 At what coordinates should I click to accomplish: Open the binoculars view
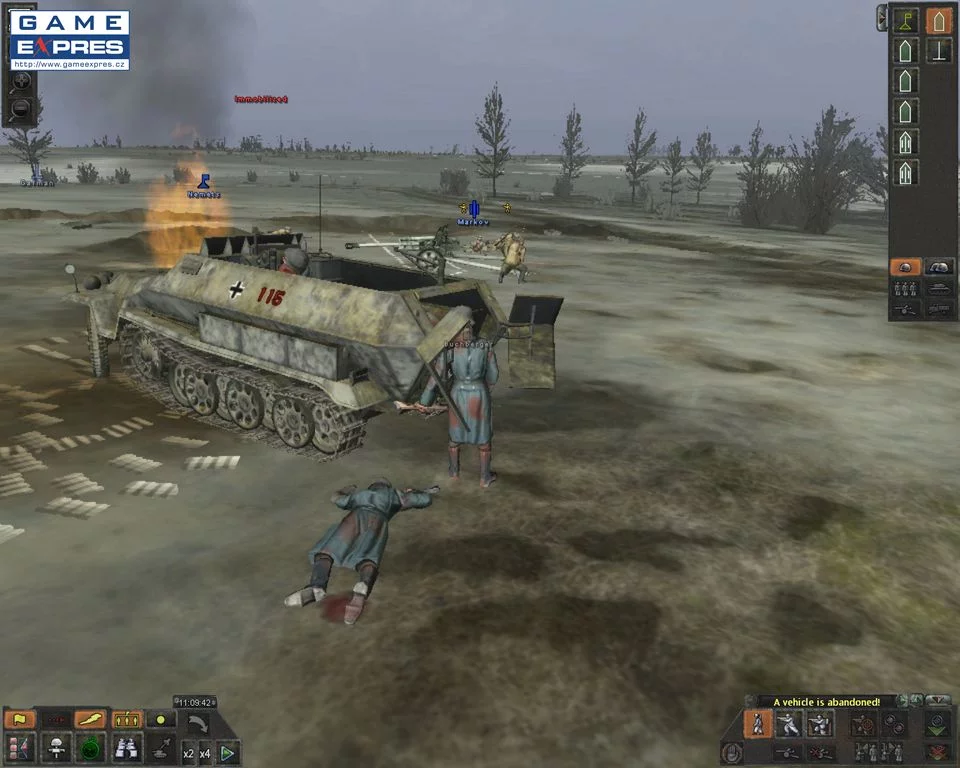pyautogui.click(x=126, y=748)
